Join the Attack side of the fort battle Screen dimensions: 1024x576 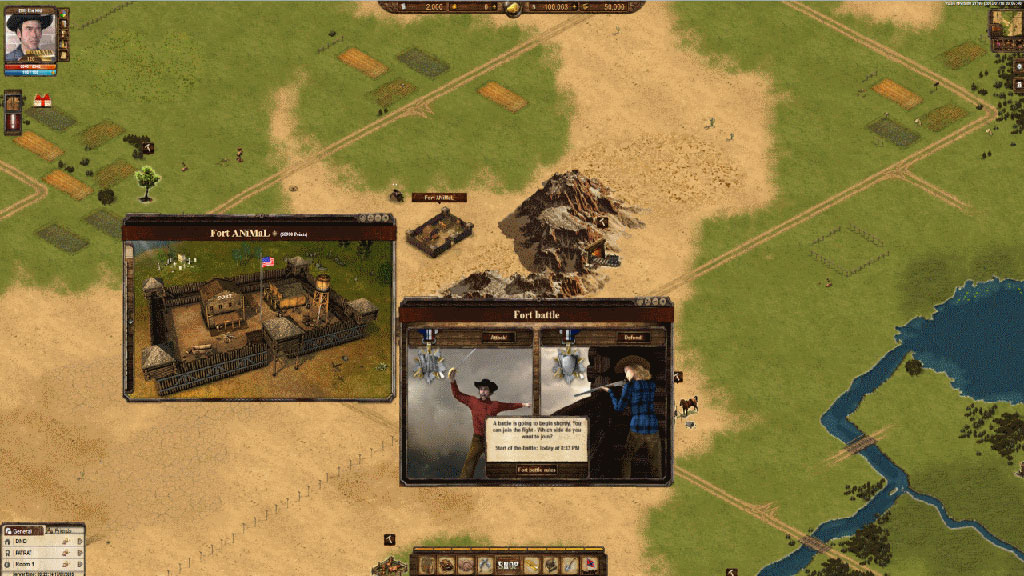pos(498,338)
